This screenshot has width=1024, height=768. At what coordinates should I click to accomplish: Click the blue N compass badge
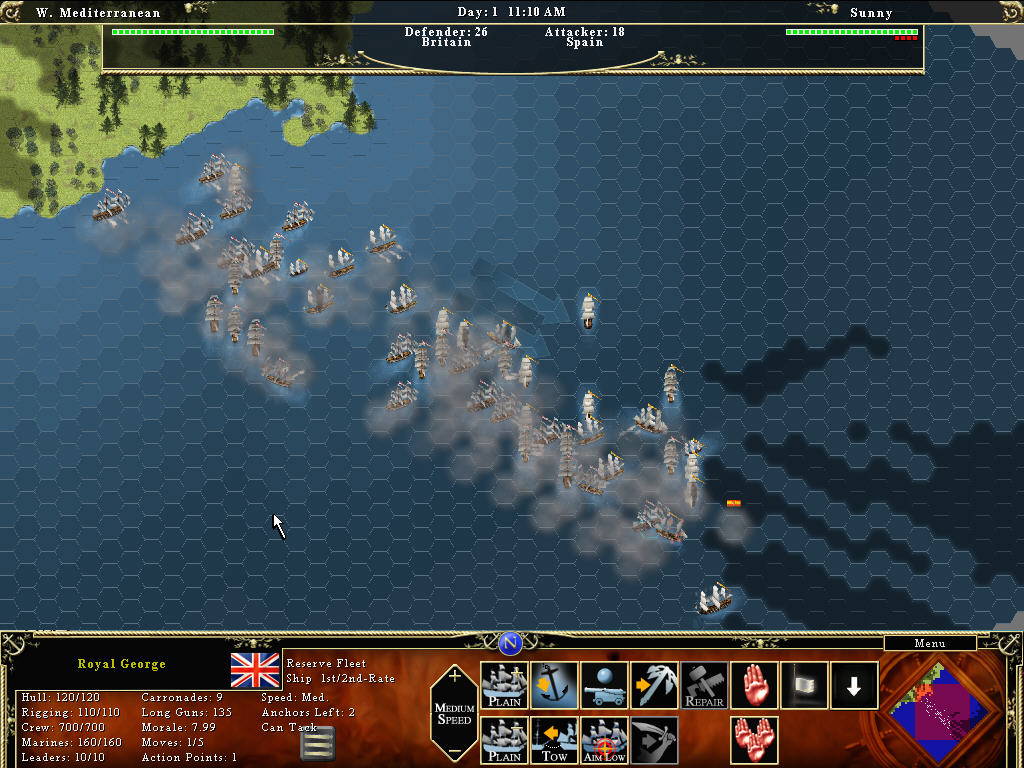click(511, 643)
